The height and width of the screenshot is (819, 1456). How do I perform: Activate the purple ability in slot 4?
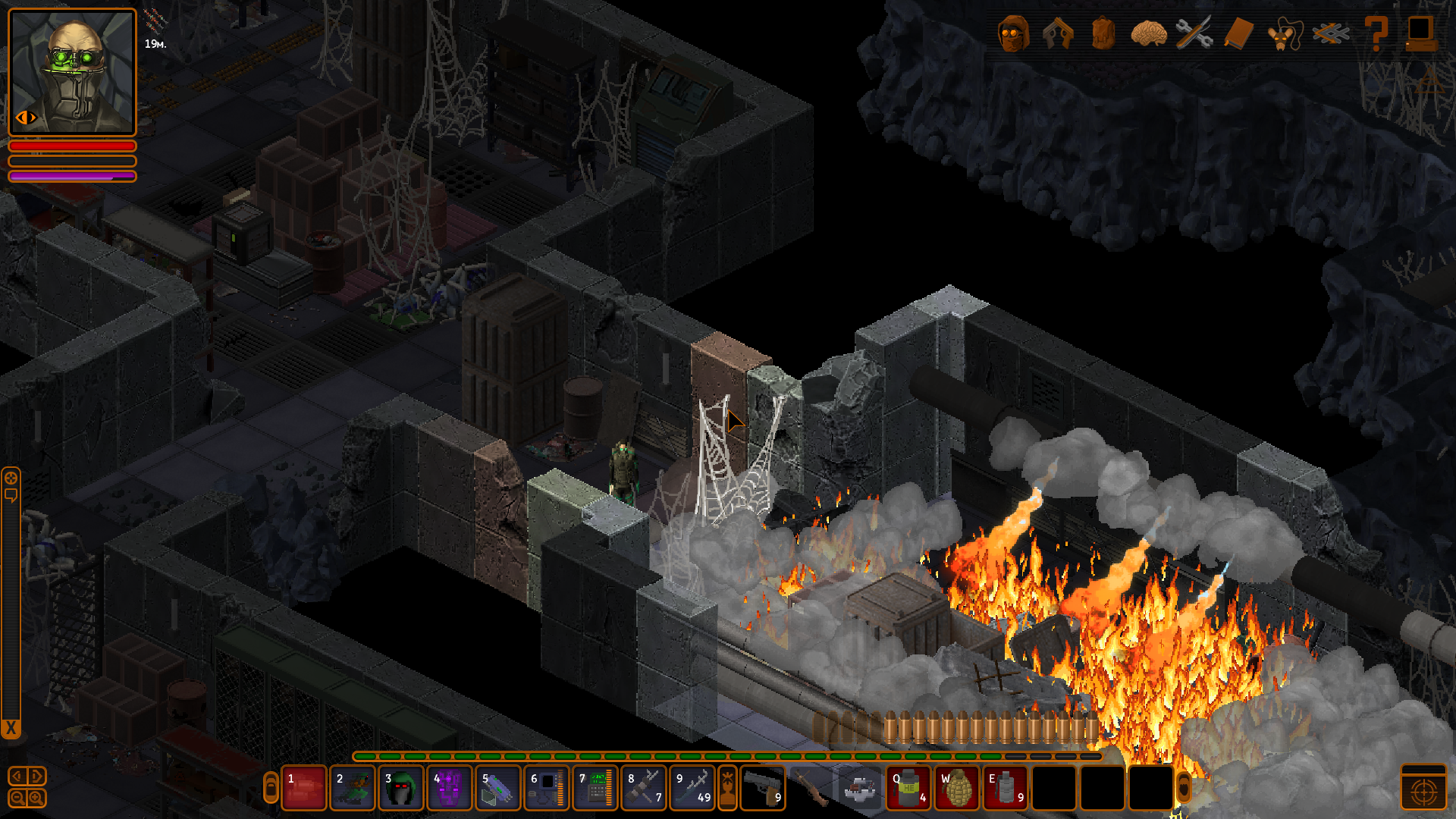[x=449, y=789]
